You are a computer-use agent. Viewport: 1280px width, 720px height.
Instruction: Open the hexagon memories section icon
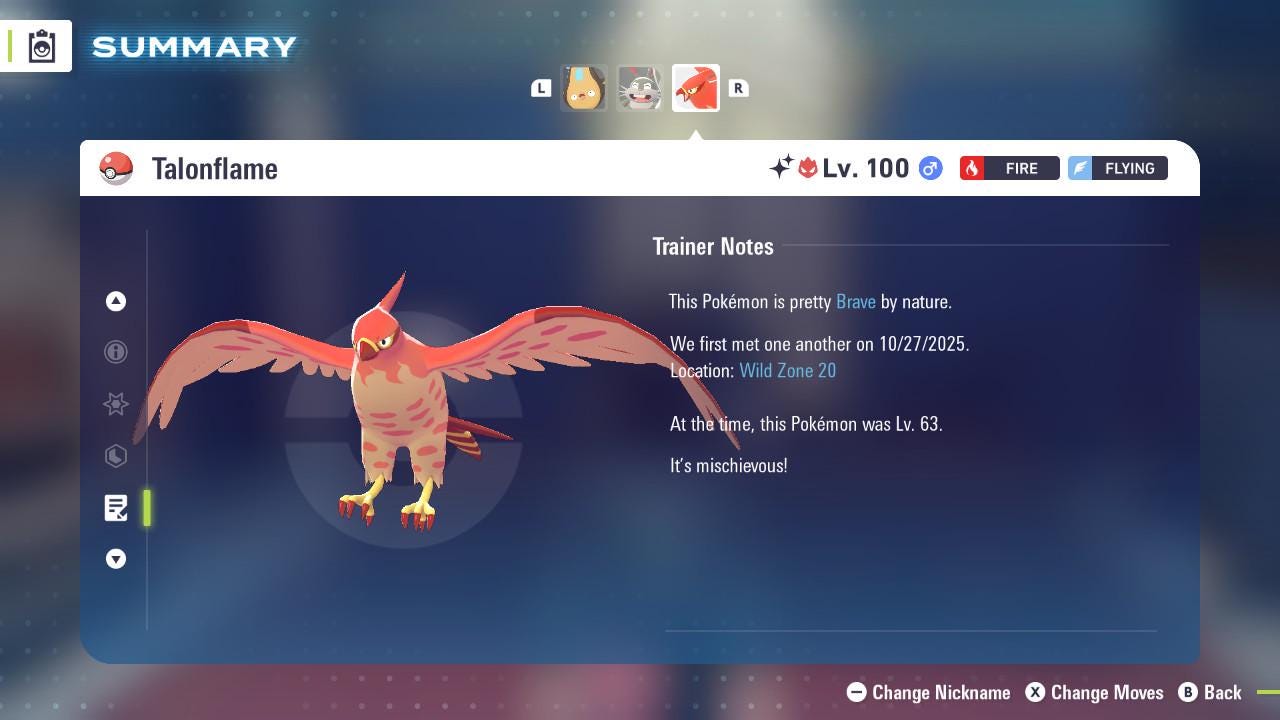116,456
